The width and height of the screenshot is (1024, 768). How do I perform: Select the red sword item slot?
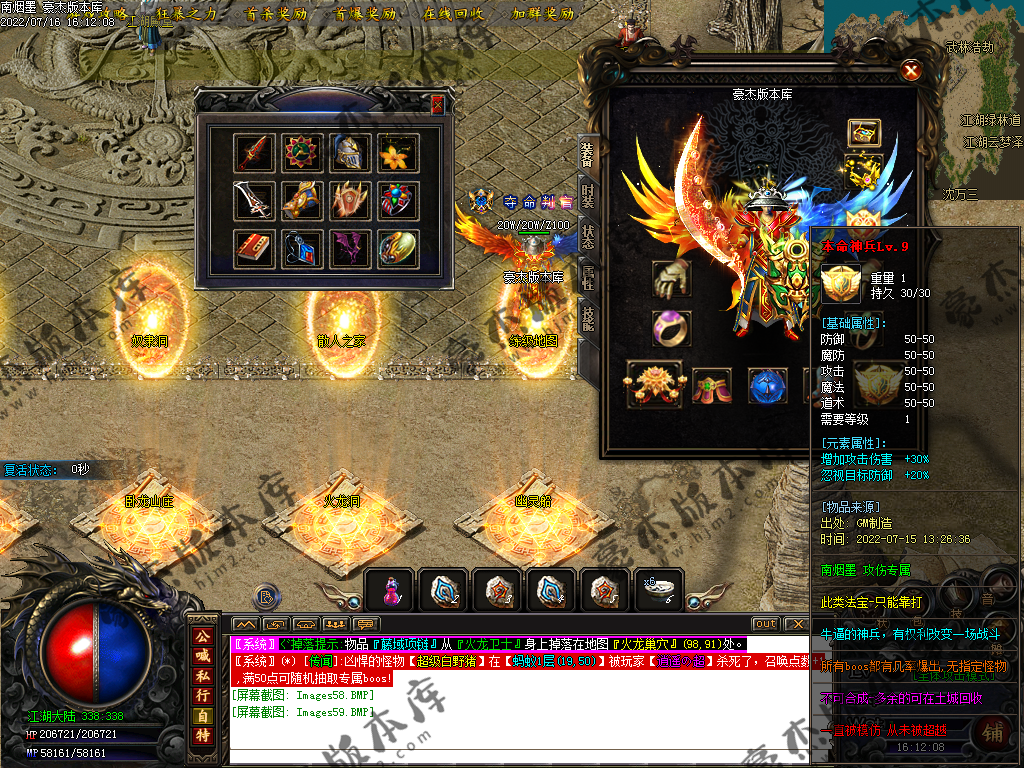click(x=254, y=153)
